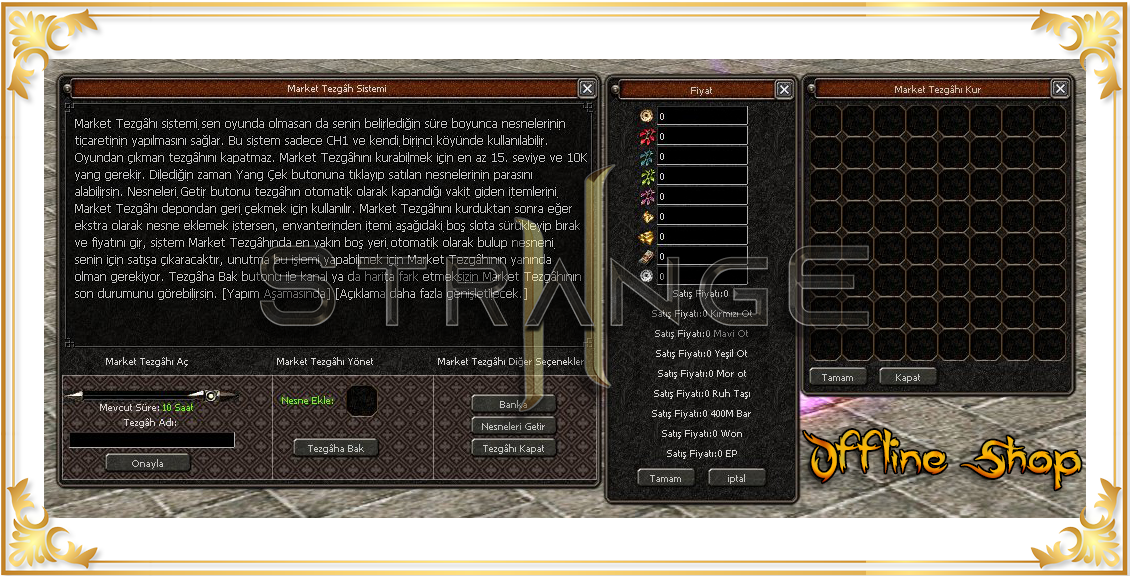1130x576 pixels.
Task: Click Tamam in the Fiyat window
Action: (x=666, y=478)
